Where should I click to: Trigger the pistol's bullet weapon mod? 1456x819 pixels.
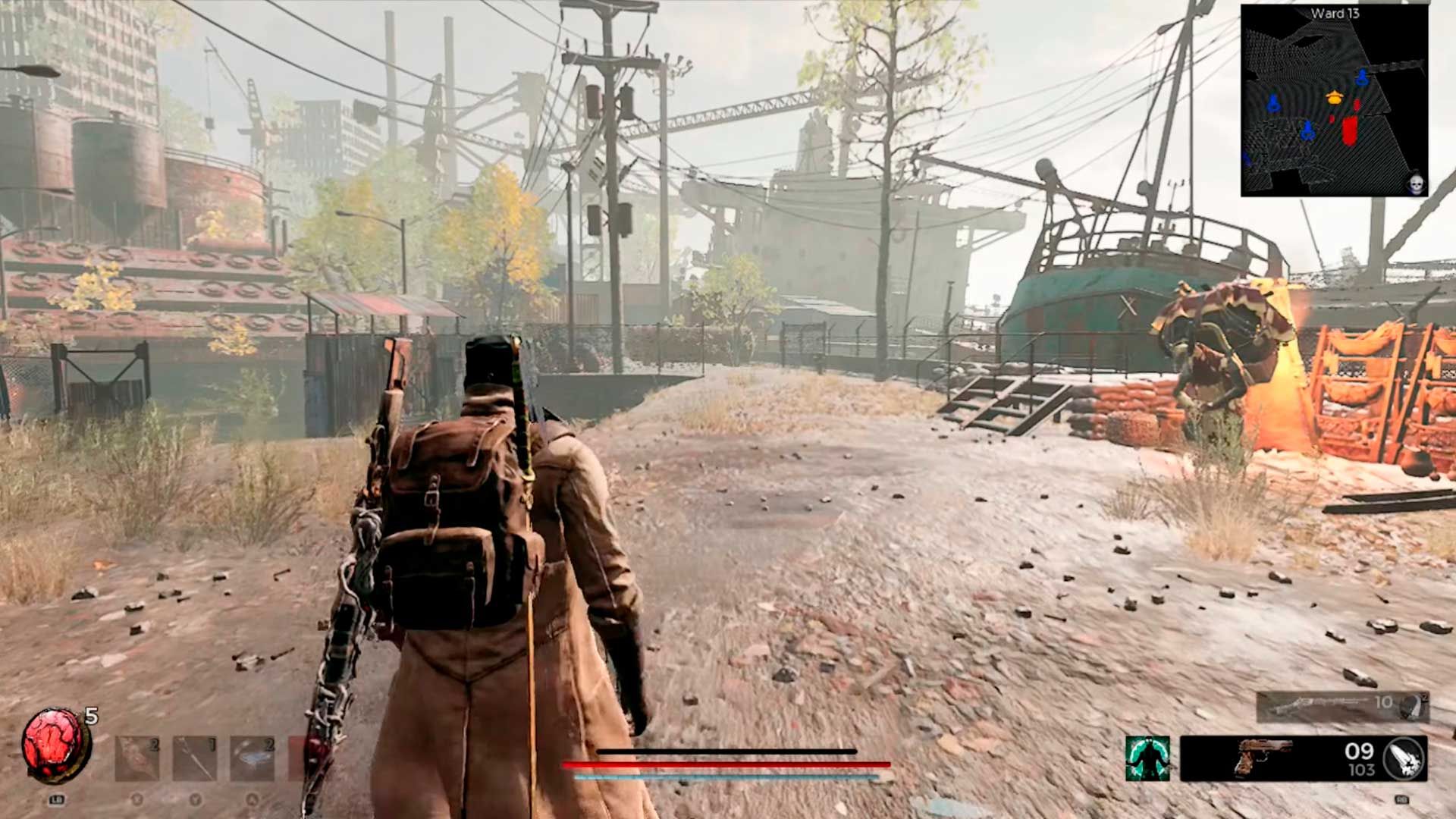click(x=1404, y=758)
